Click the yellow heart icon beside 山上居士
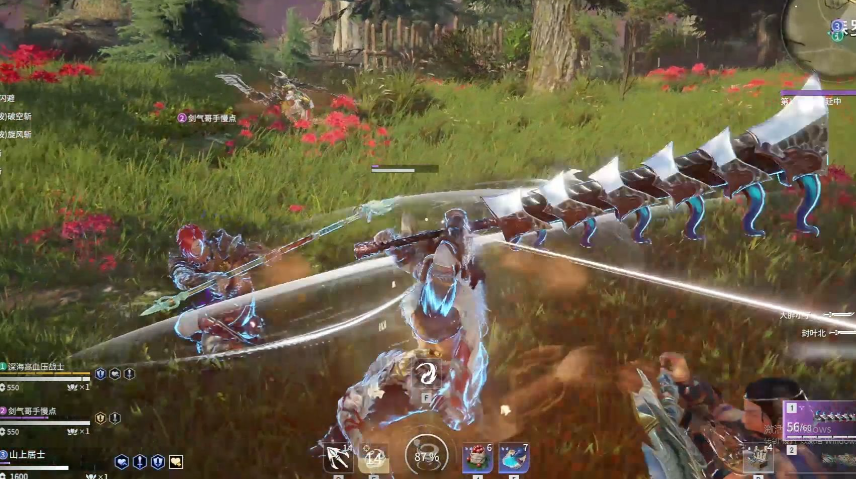The image size is (856, 479). coord(176,461)
